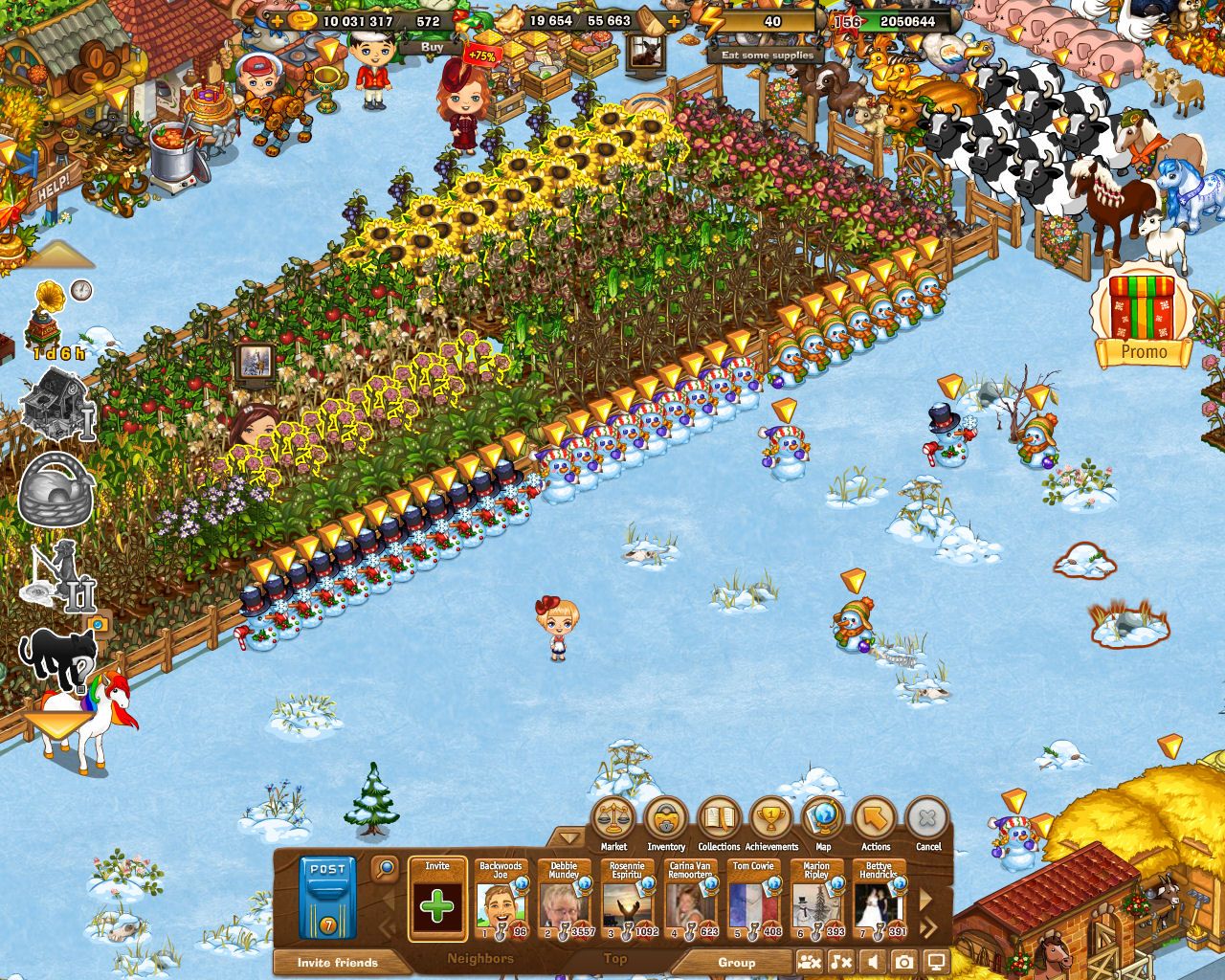Open Achievements with the trophy icon

click(769, 818)
